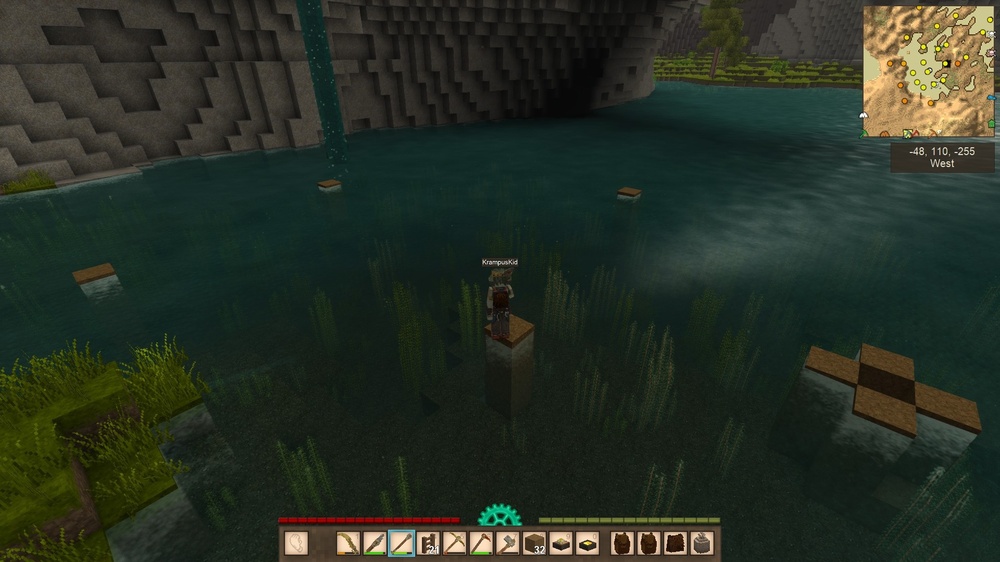The image size is (1000, 562).
Task: Choose the highlighted spear hotbar slot
Action: click(x=401, y=544)
